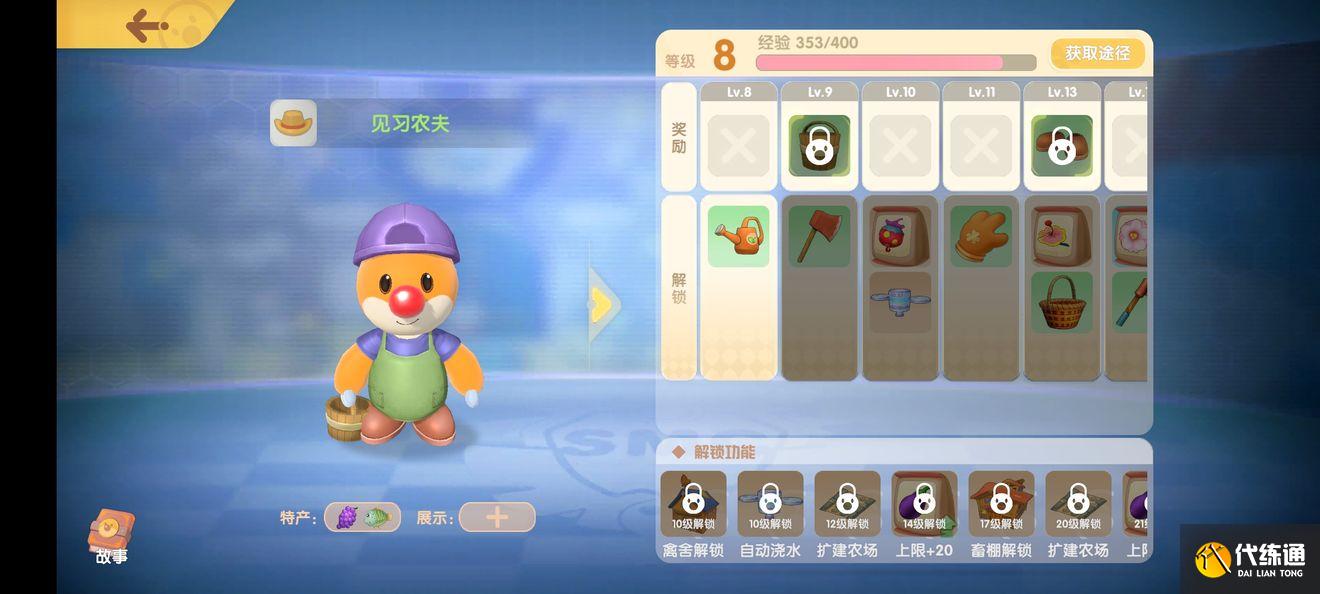View the 20级解锁 扩建农场 feature
The height and width of the screenshot is (594, 1320).
(x=1078, y=504)
